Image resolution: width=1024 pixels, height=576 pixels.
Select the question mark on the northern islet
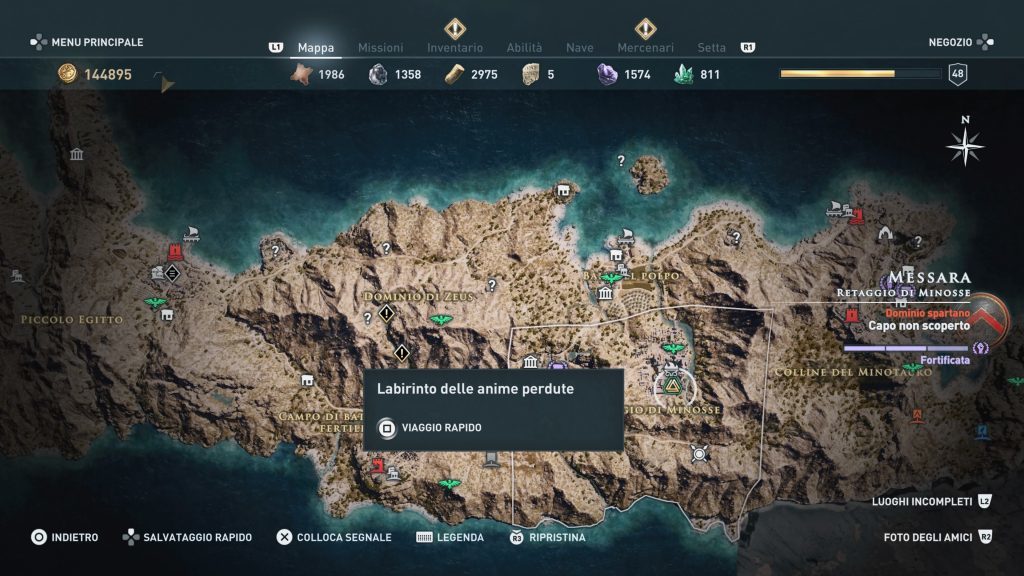[621, 161]
